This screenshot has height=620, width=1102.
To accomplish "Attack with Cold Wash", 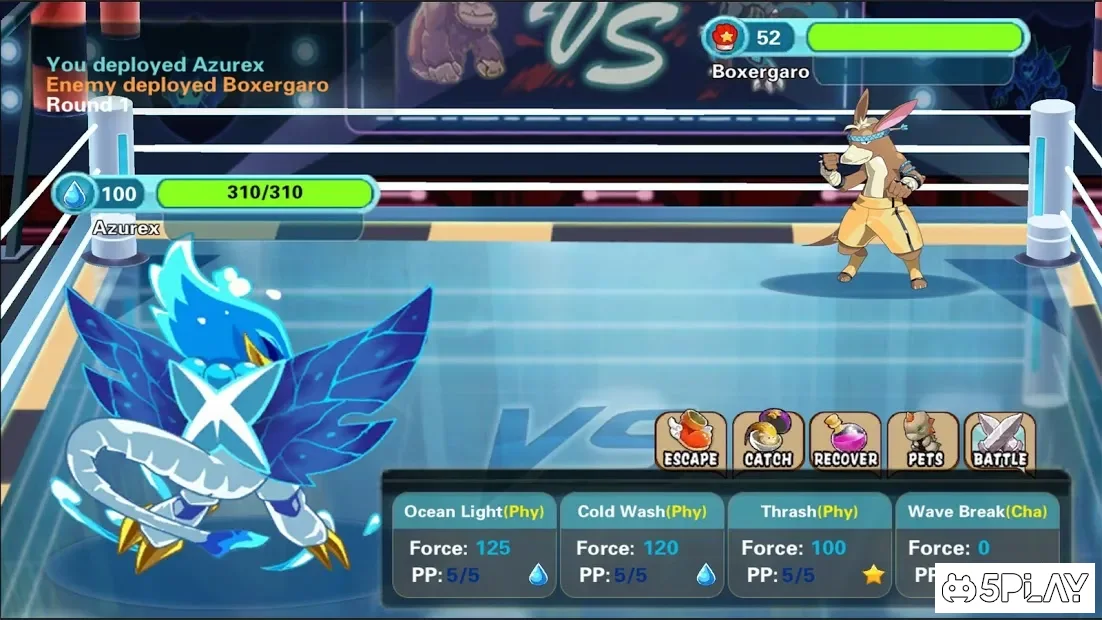I will click(641, 545).
